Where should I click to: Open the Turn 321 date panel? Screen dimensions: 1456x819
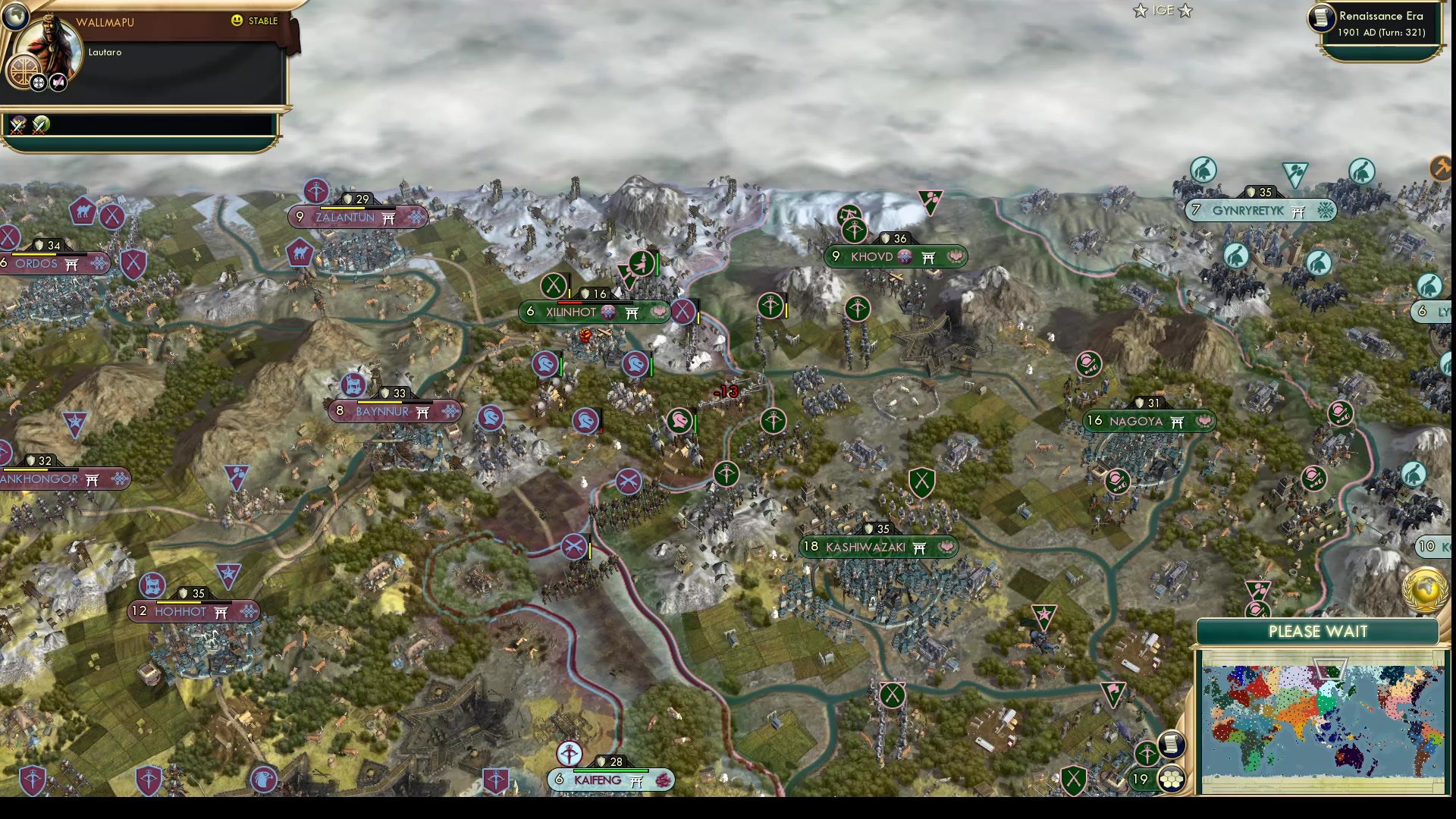1382,33
